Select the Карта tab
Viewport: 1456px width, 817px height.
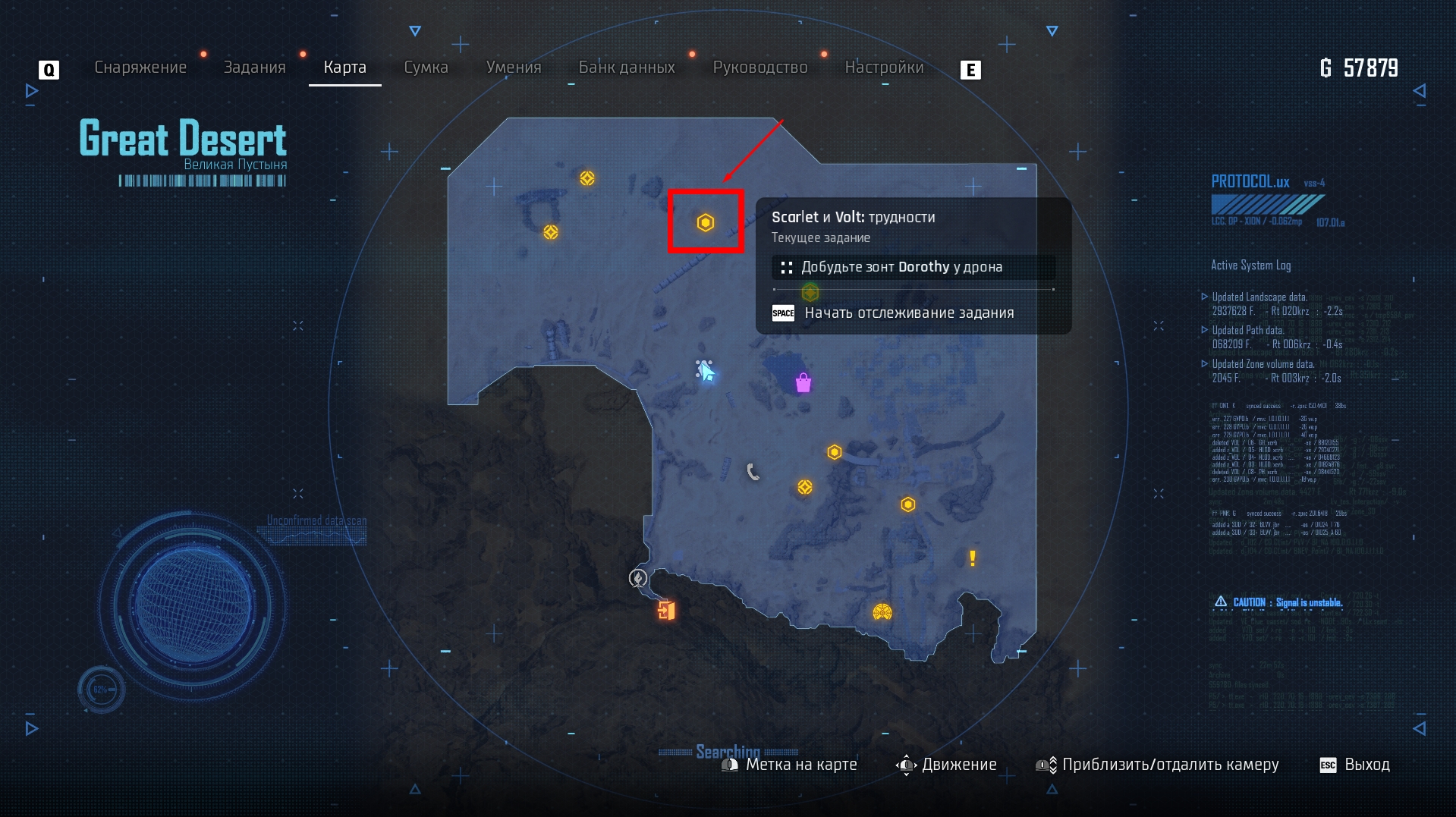click(344, 68)
